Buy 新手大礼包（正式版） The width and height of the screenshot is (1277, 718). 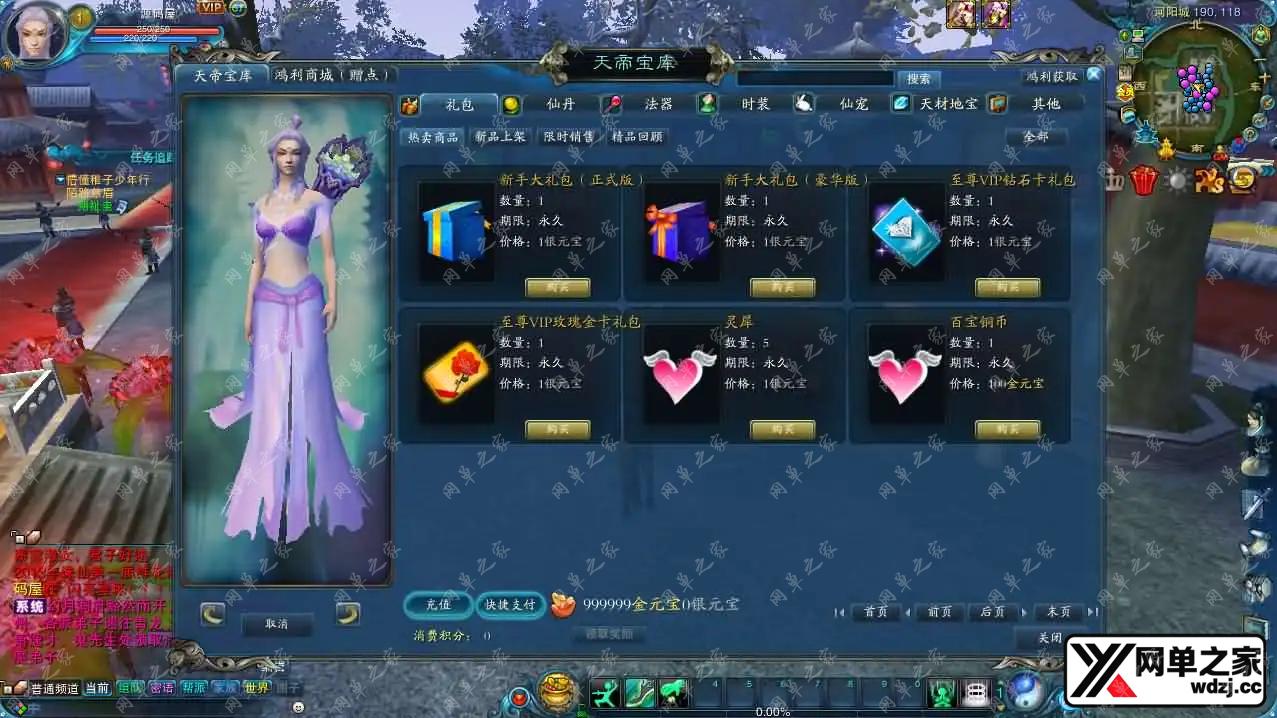[558, 288]
